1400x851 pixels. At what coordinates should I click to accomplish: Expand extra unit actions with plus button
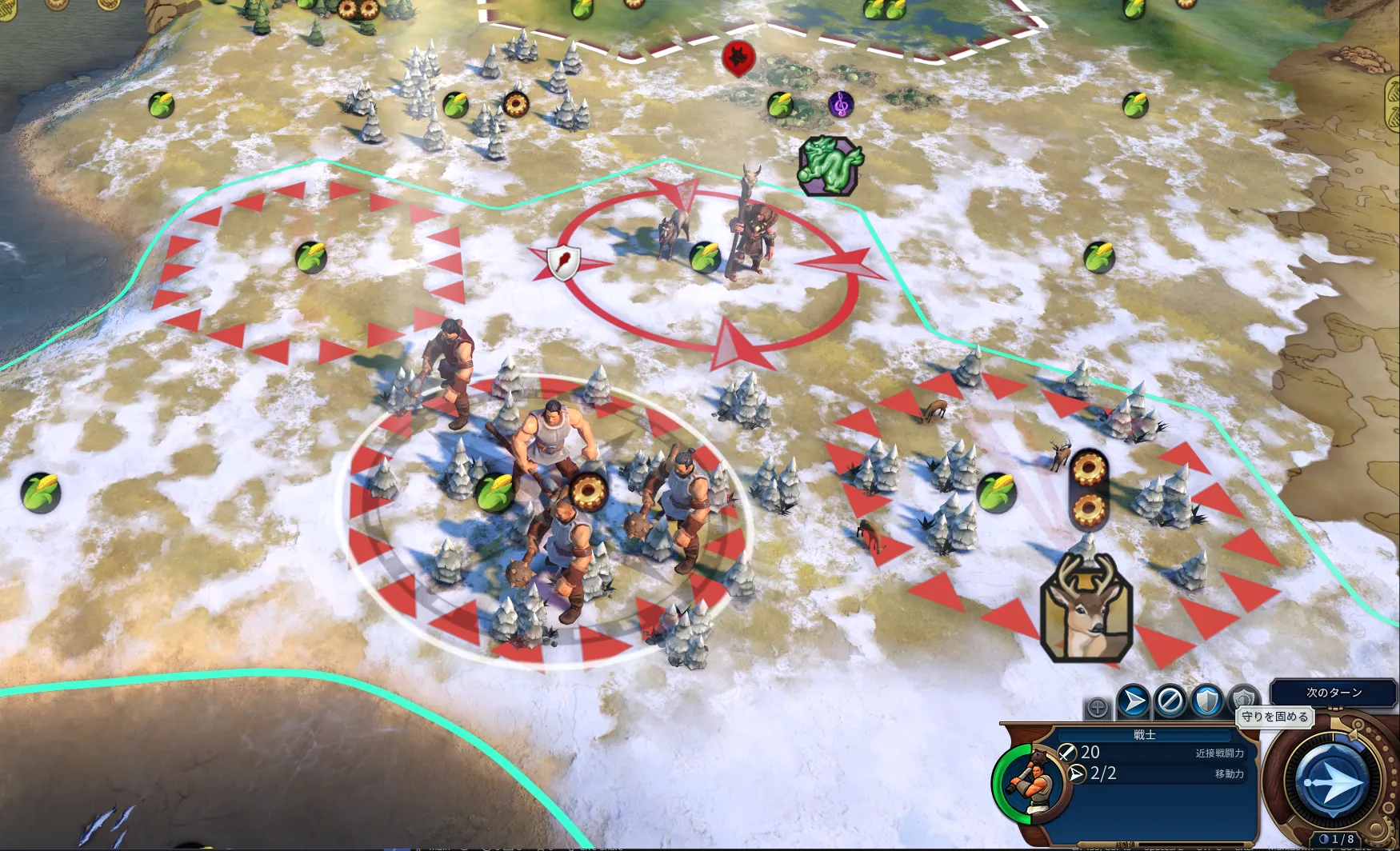(x=1098, y=707)
